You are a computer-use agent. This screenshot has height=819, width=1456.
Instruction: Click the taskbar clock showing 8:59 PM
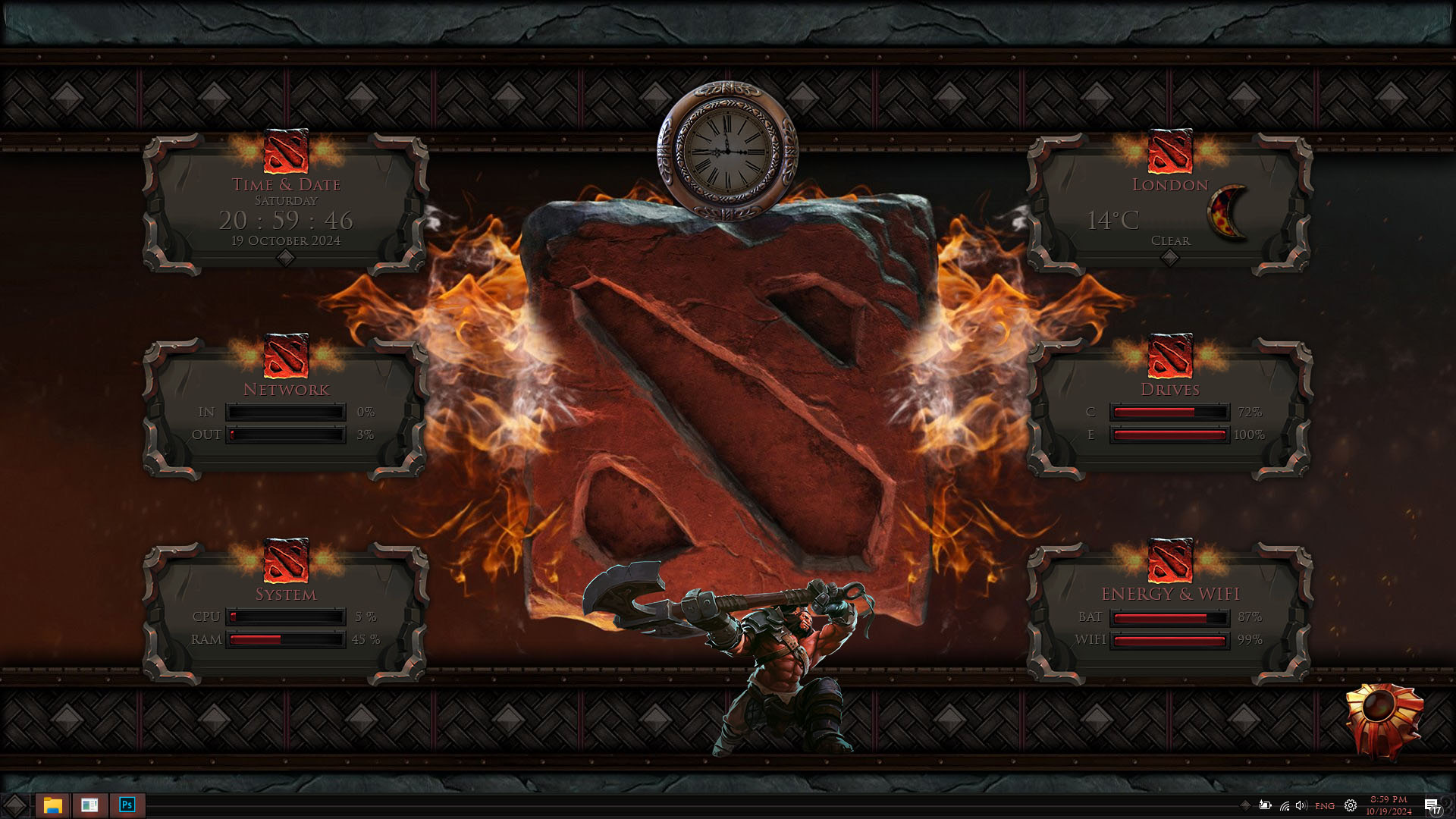(x=1389, y=805)
